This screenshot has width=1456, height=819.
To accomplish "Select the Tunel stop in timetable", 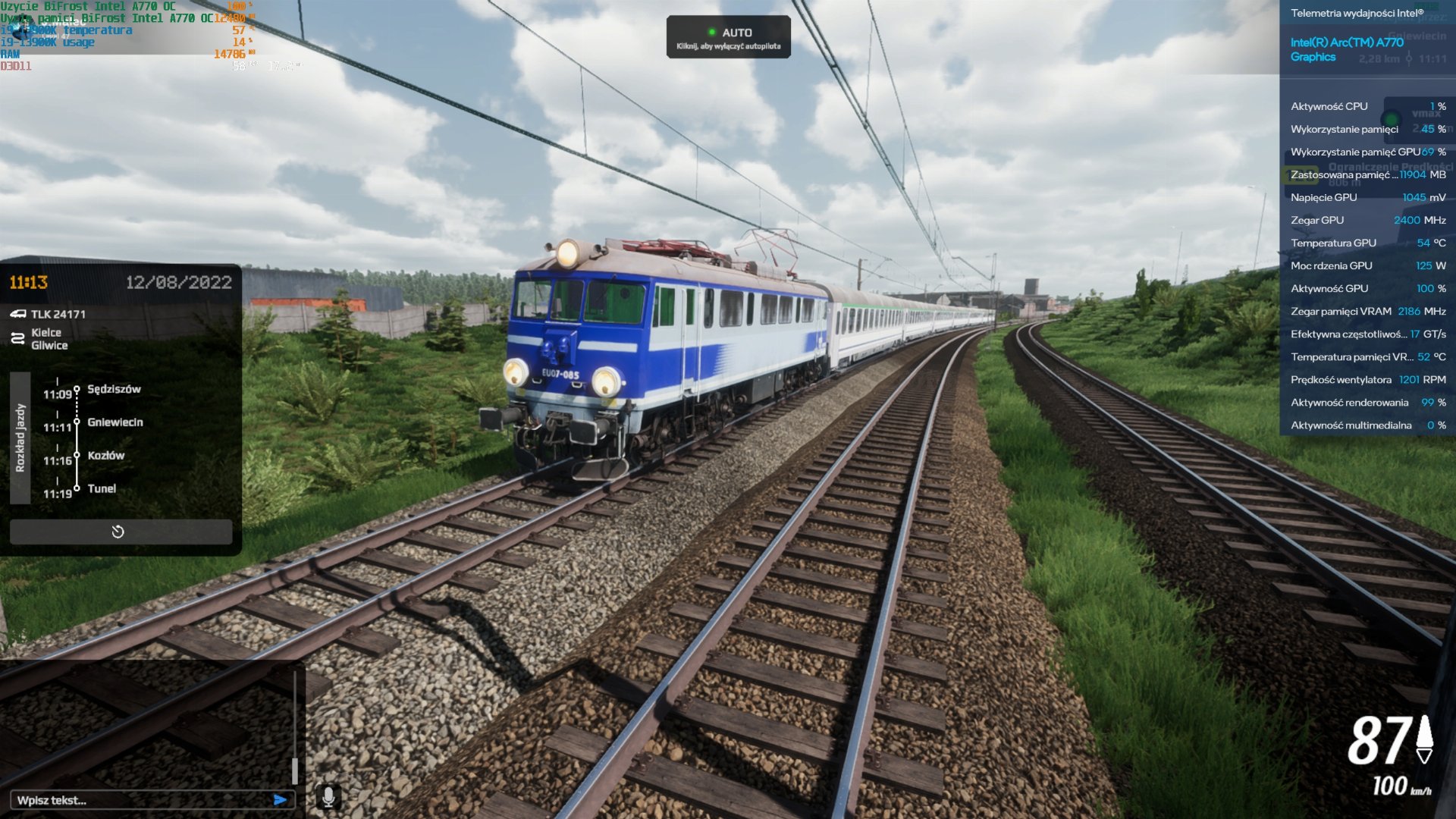I will [102, 489].
